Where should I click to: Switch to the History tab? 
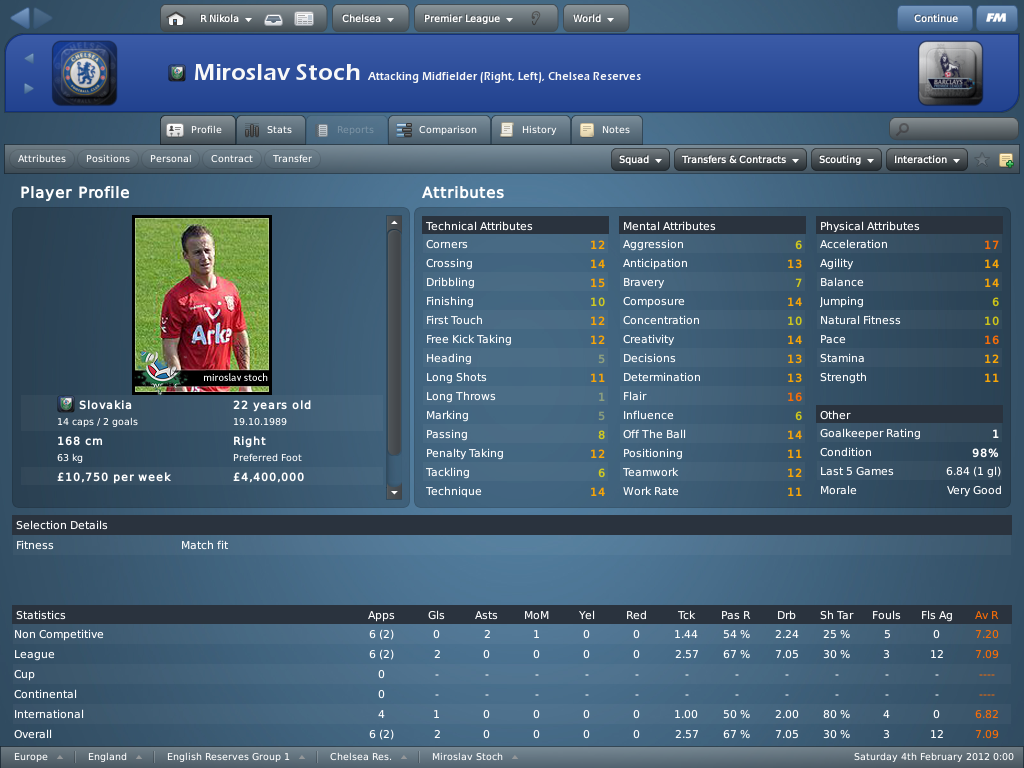coord(529,130)
